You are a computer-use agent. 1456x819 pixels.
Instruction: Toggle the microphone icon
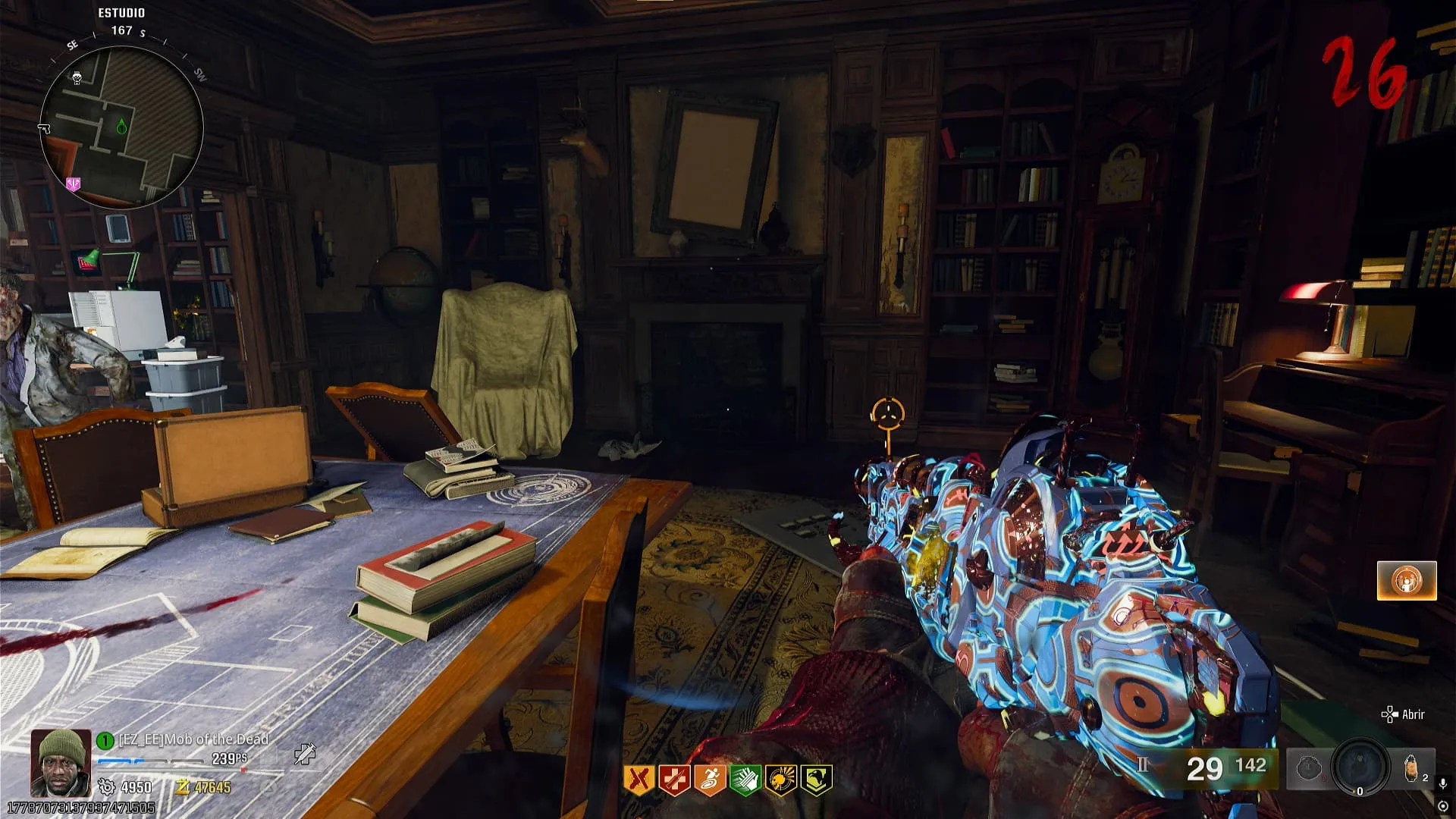(x=1442, y=783)
